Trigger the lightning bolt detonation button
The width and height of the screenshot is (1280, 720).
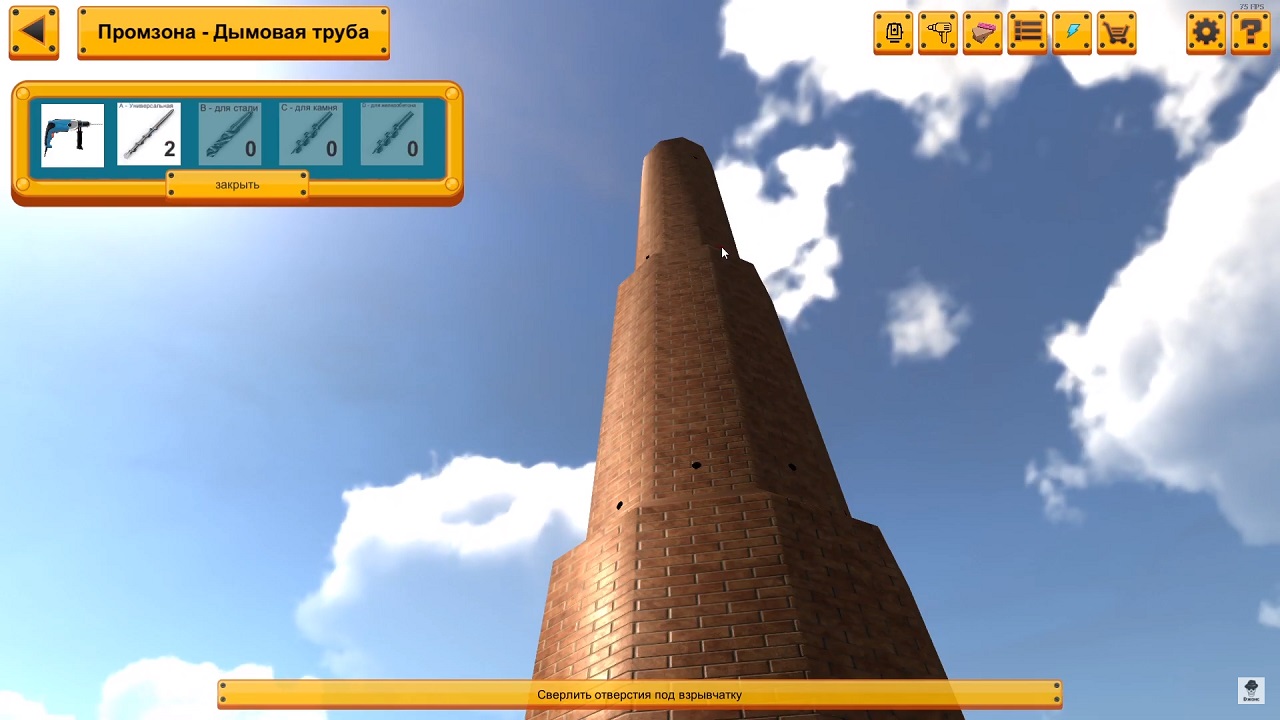point(1072,33)
